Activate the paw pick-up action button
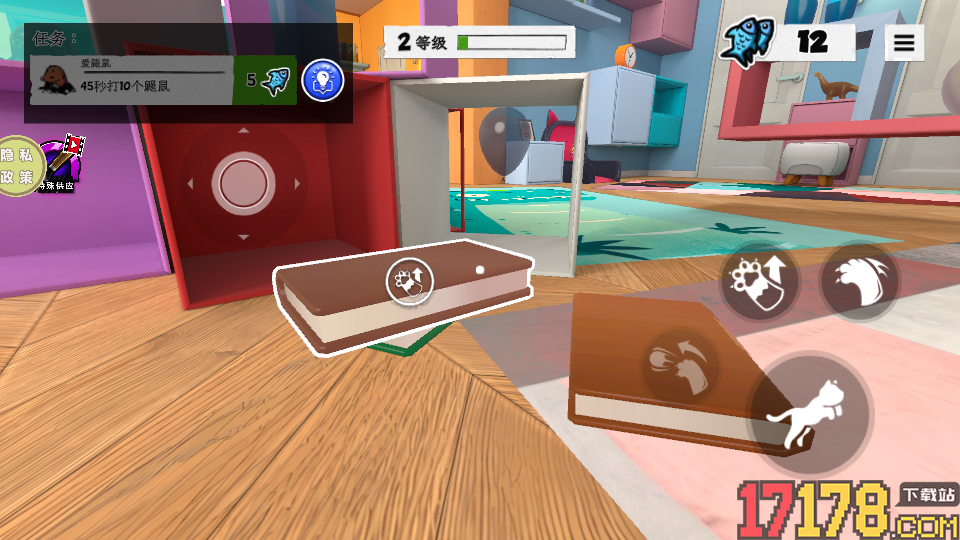This screenshot has width=960, height=540. coord(759,281)
